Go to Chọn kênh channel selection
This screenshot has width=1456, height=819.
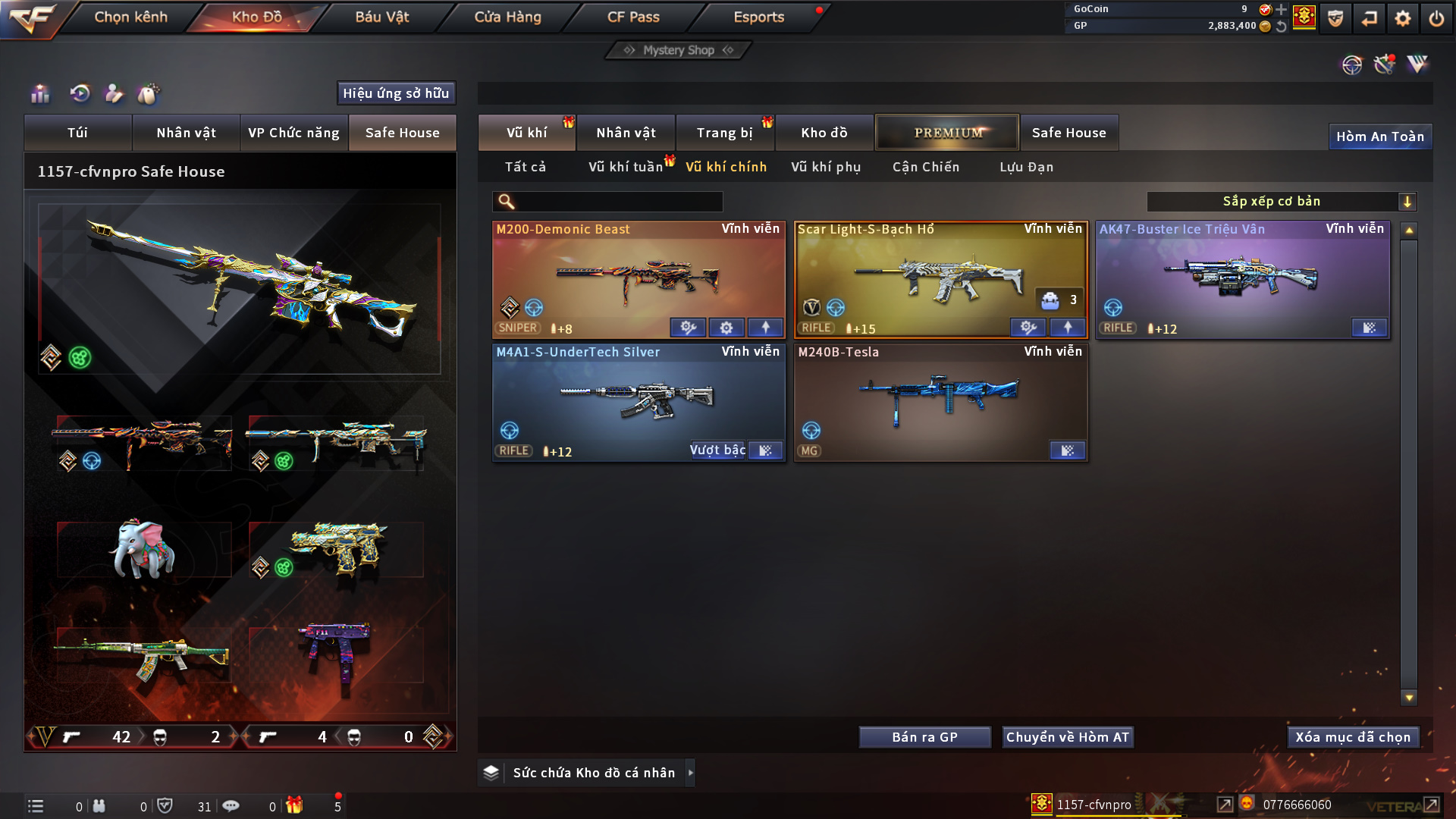point(130,17)
